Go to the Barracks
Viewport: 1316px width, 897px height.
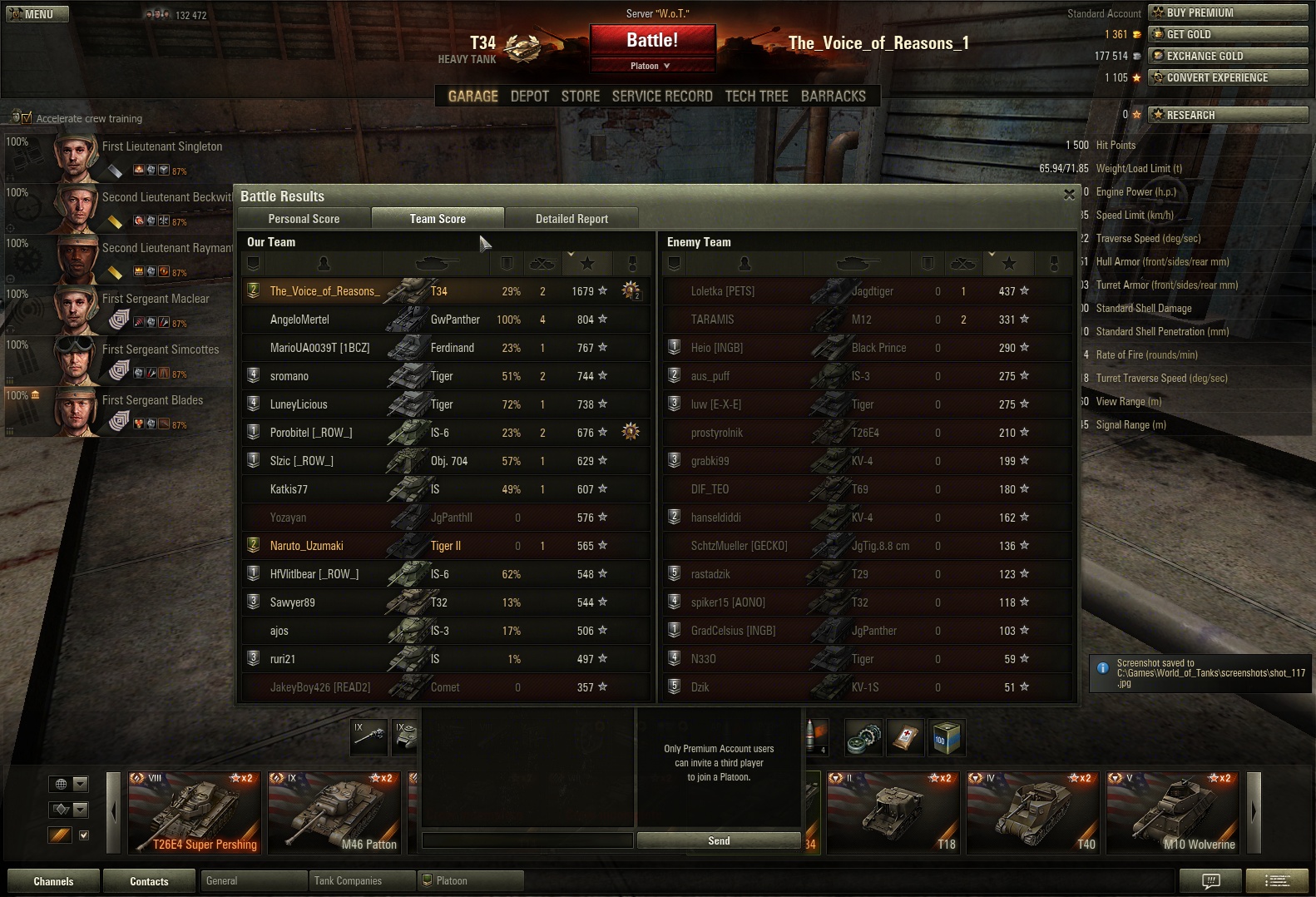(x=833, y=97)
